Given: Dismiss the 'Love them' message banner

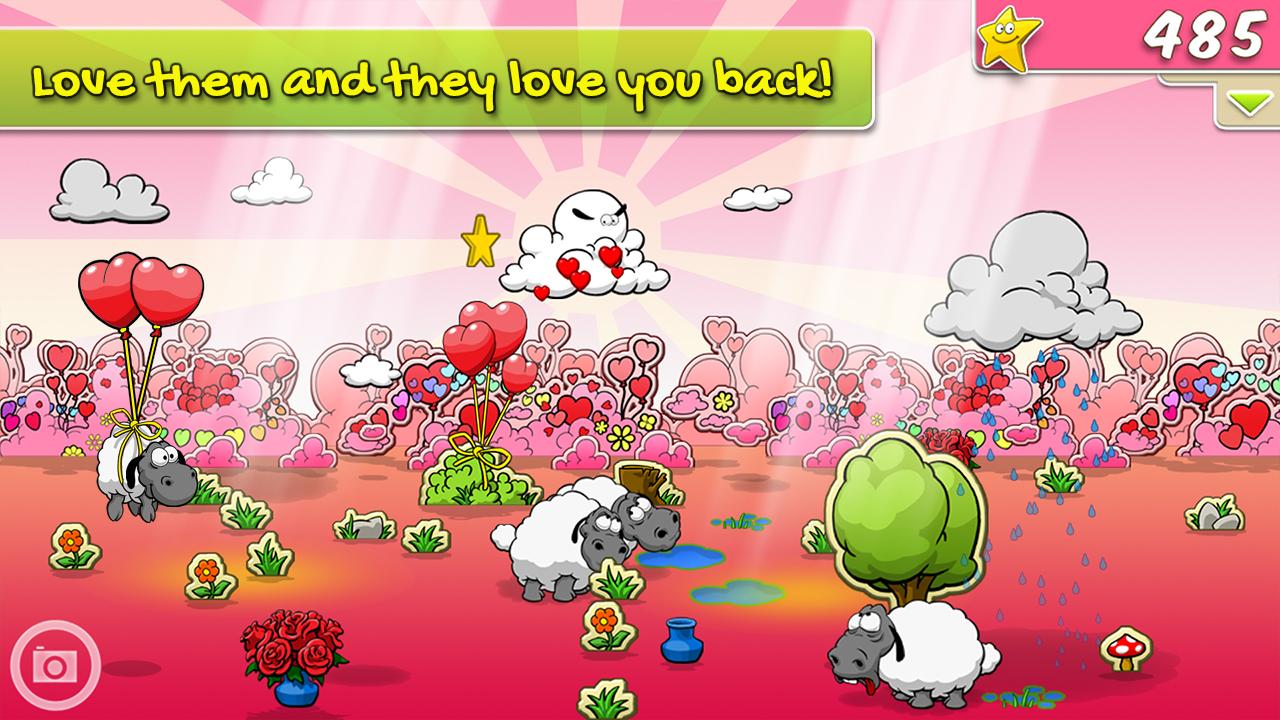Looking at the screenshot, I should tap(435, 80).
